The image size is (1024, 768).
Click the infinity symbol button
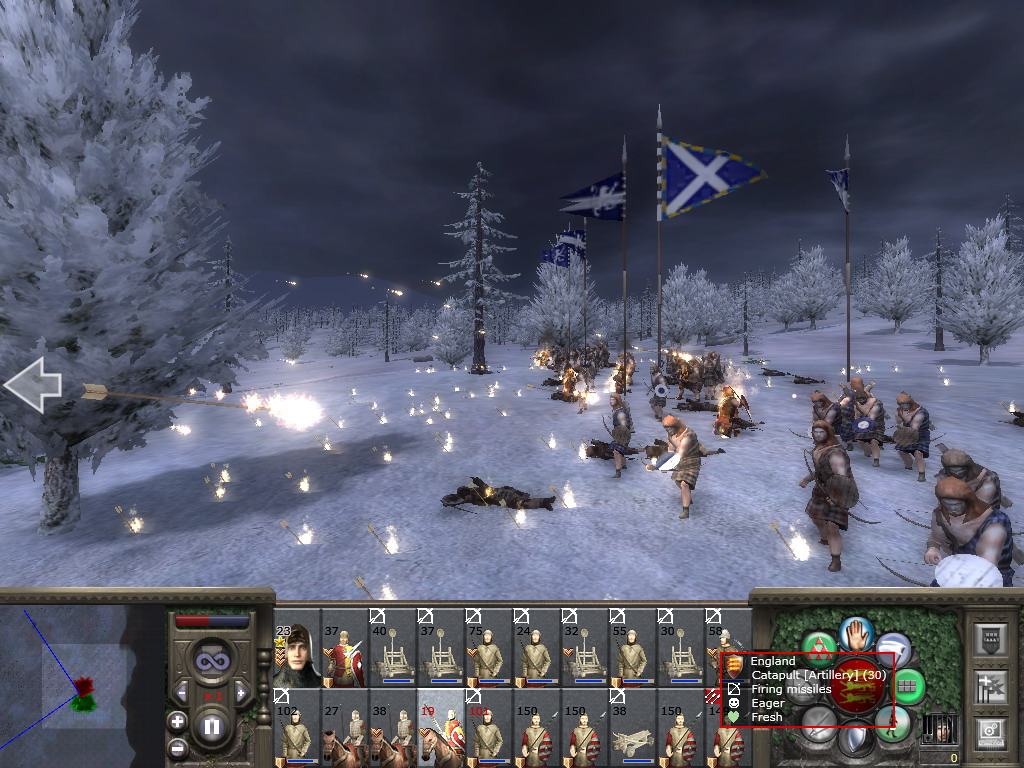[211, 661]
